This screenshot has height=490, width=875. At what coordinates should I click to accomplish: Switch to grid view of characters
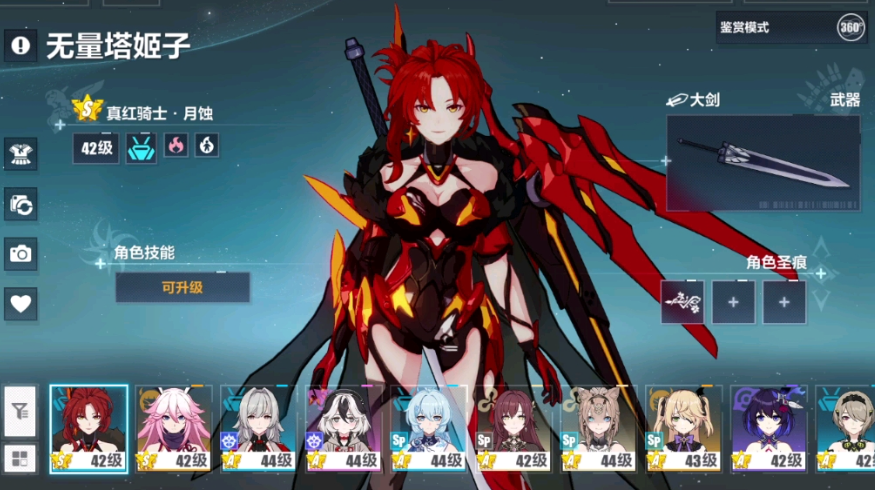click(20, 459)
